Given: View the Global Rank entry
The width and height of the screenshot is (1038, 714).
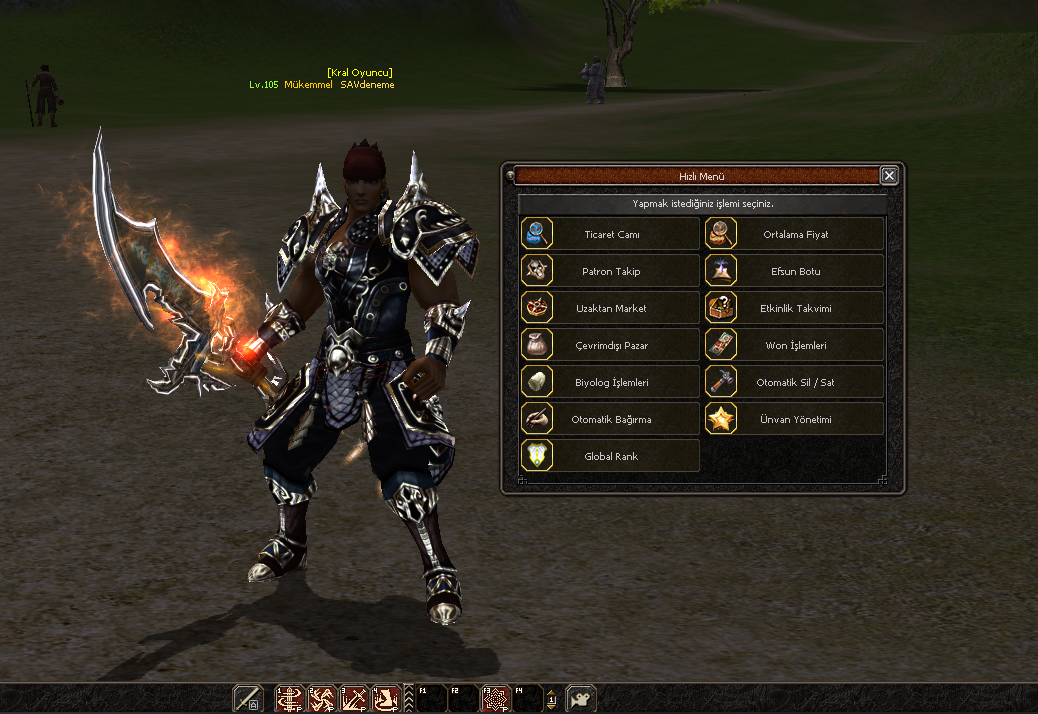Looking at the screenshot, I should [610, 457].
